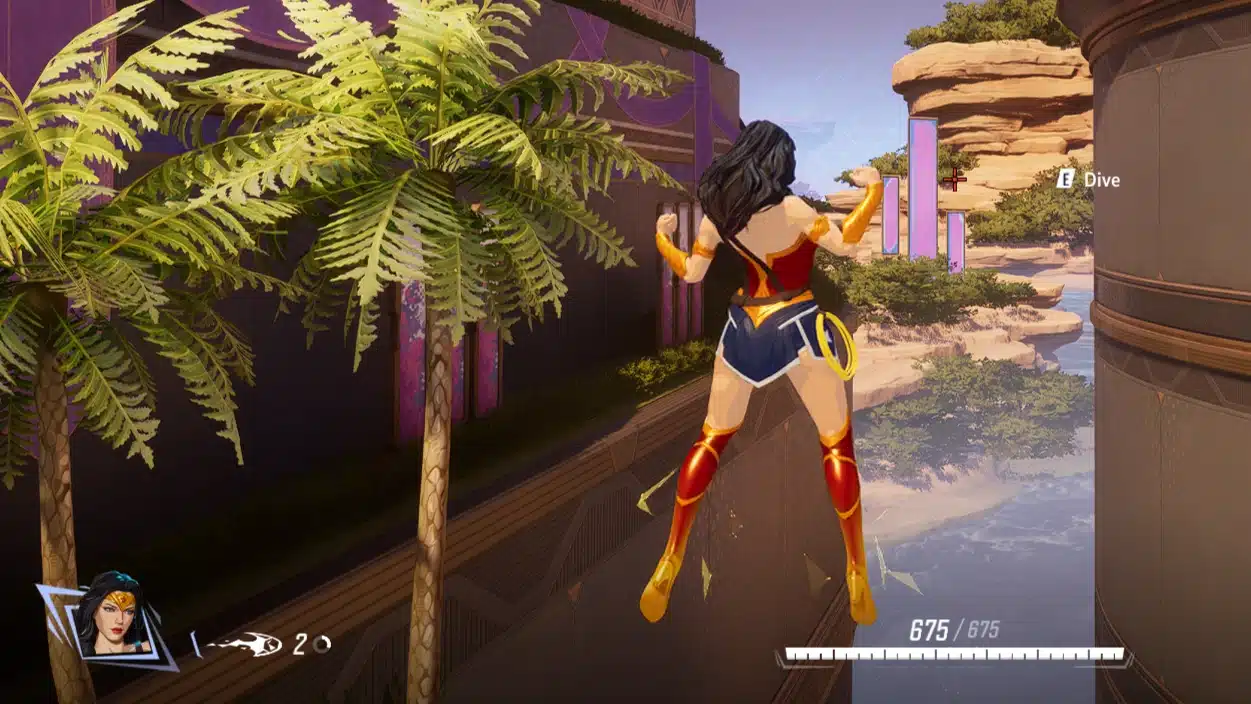Activate the dash ability icon
1251x704 pixels.
(244, 644)
